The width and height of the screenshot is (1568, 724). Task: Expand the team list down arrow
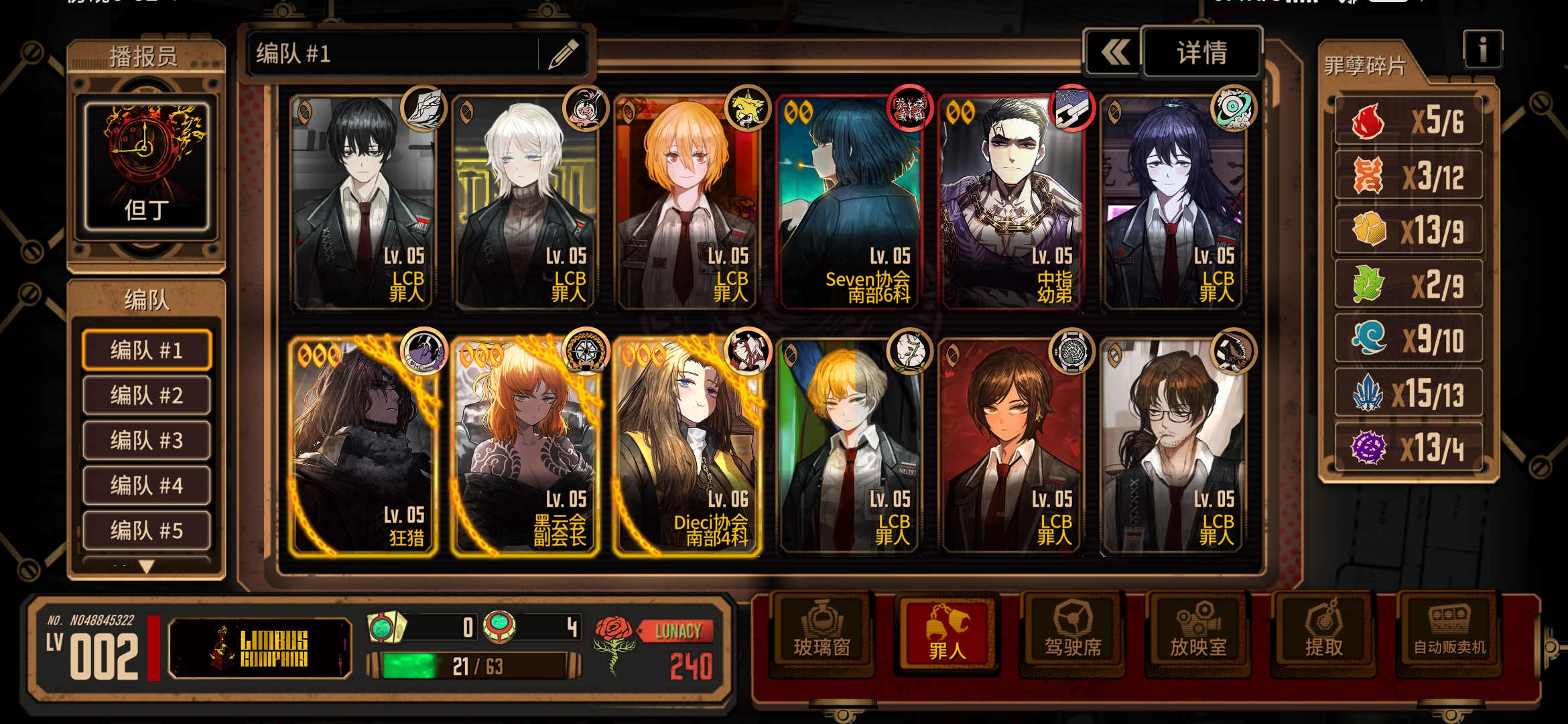coord(146,566)
